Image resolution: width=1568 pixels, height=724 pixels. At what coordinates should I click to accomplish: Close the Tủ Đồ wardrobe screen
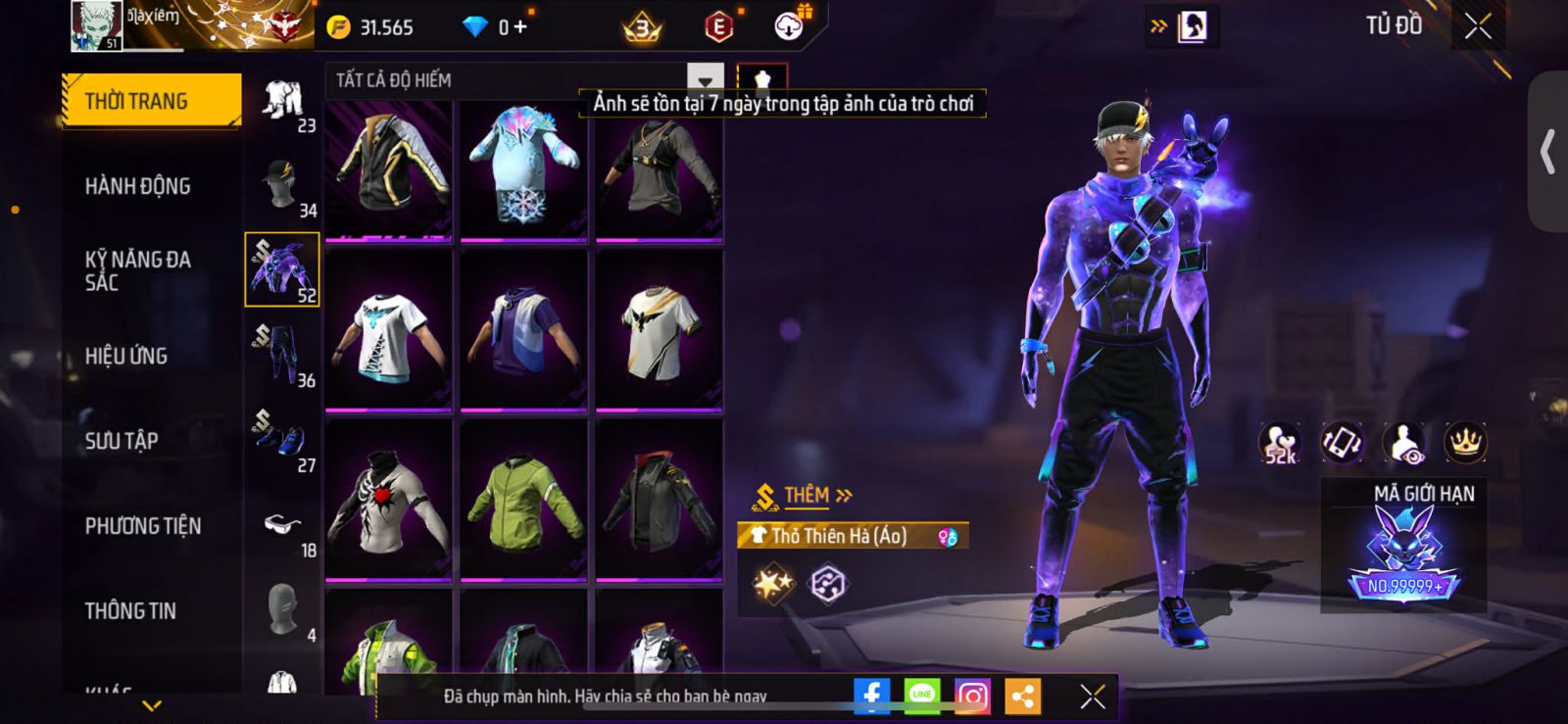(x=1478, y=26)
